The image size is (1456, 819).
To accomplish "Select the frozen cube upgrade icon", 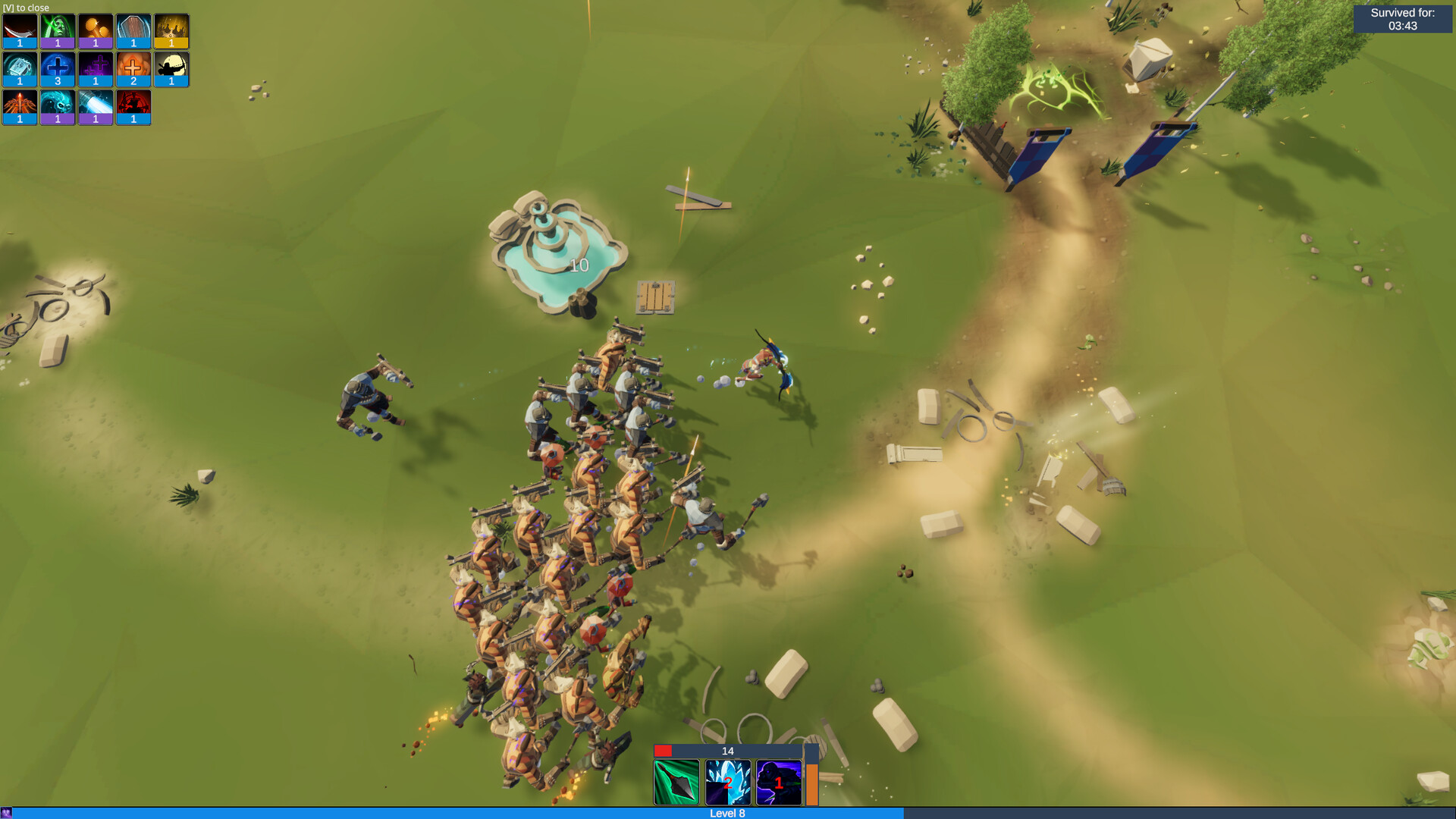I will (x=19, y=65).
